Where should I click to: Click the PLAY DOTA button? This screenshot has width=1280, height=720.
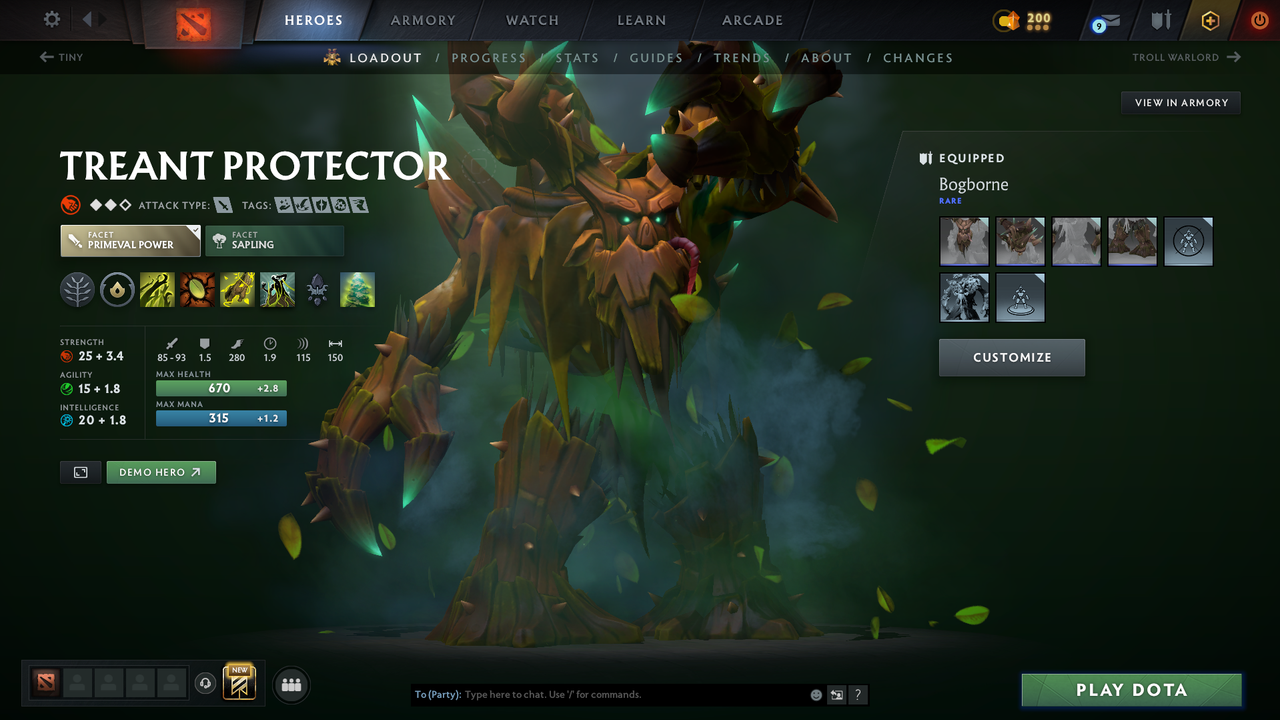click(x=1131, y=689)
